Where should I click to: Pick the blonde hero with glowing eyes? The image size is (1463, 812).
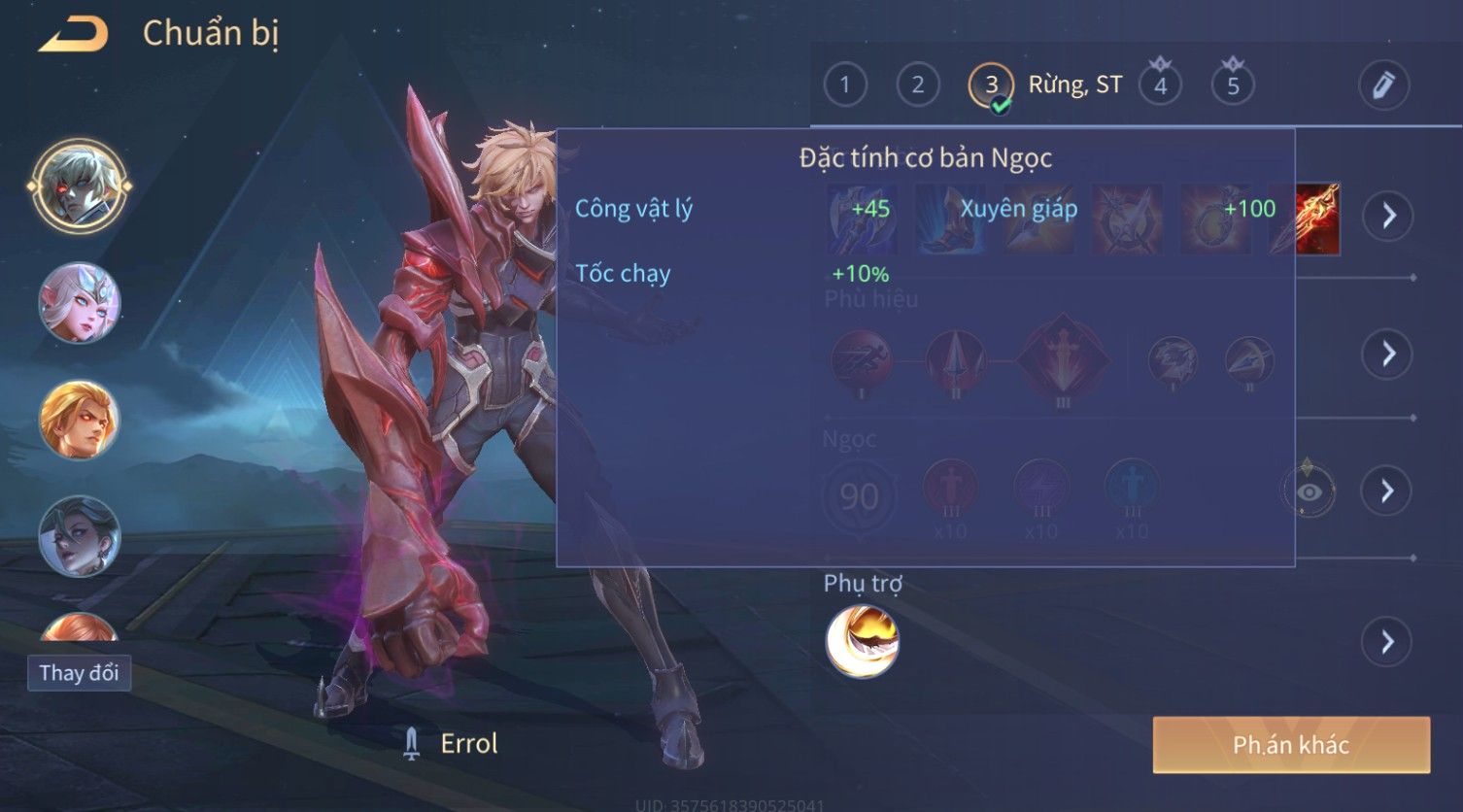pyautogui.click(x=80, y=420)
